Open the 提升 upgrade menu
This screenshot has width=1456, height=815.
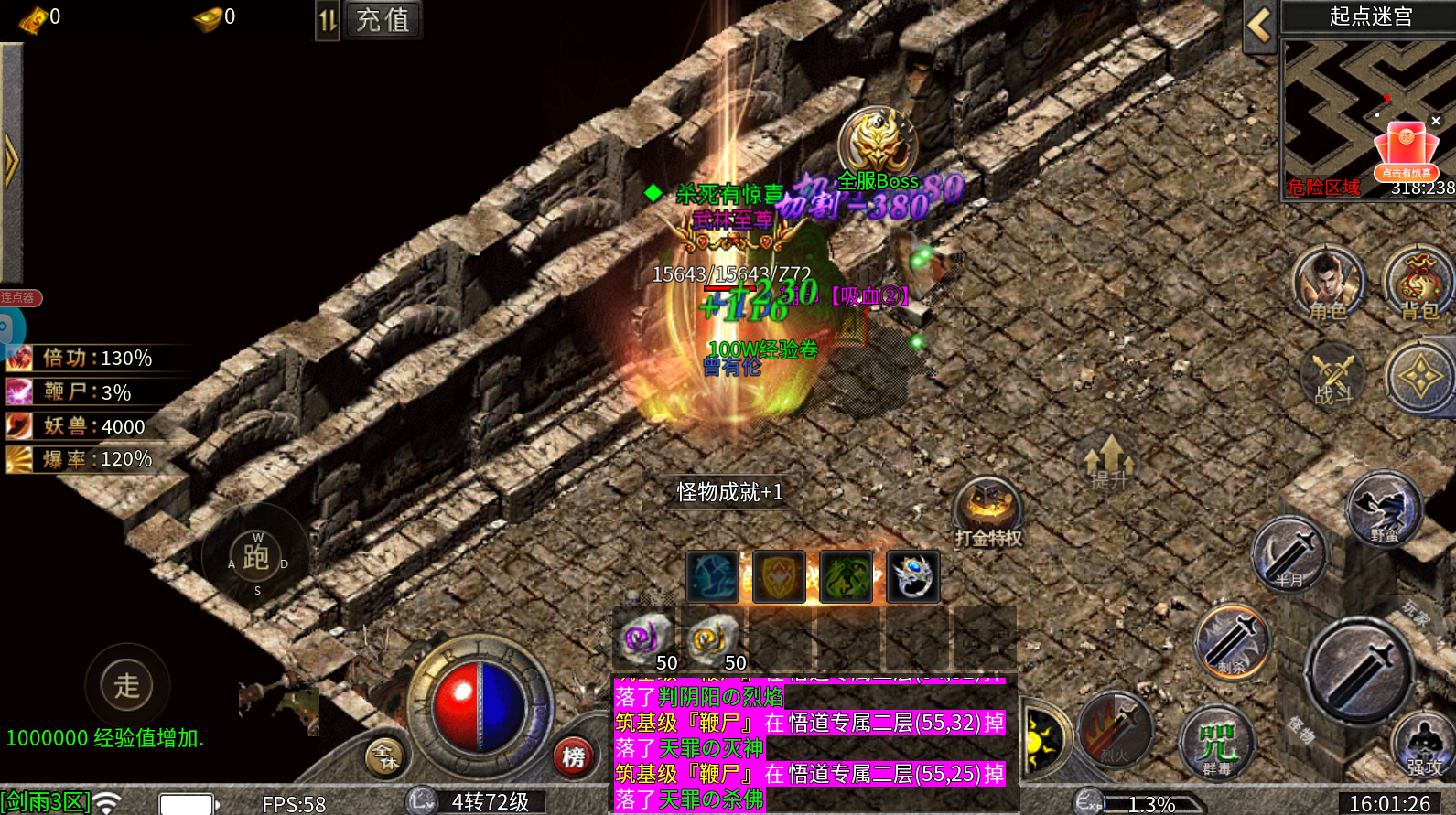1108,460
